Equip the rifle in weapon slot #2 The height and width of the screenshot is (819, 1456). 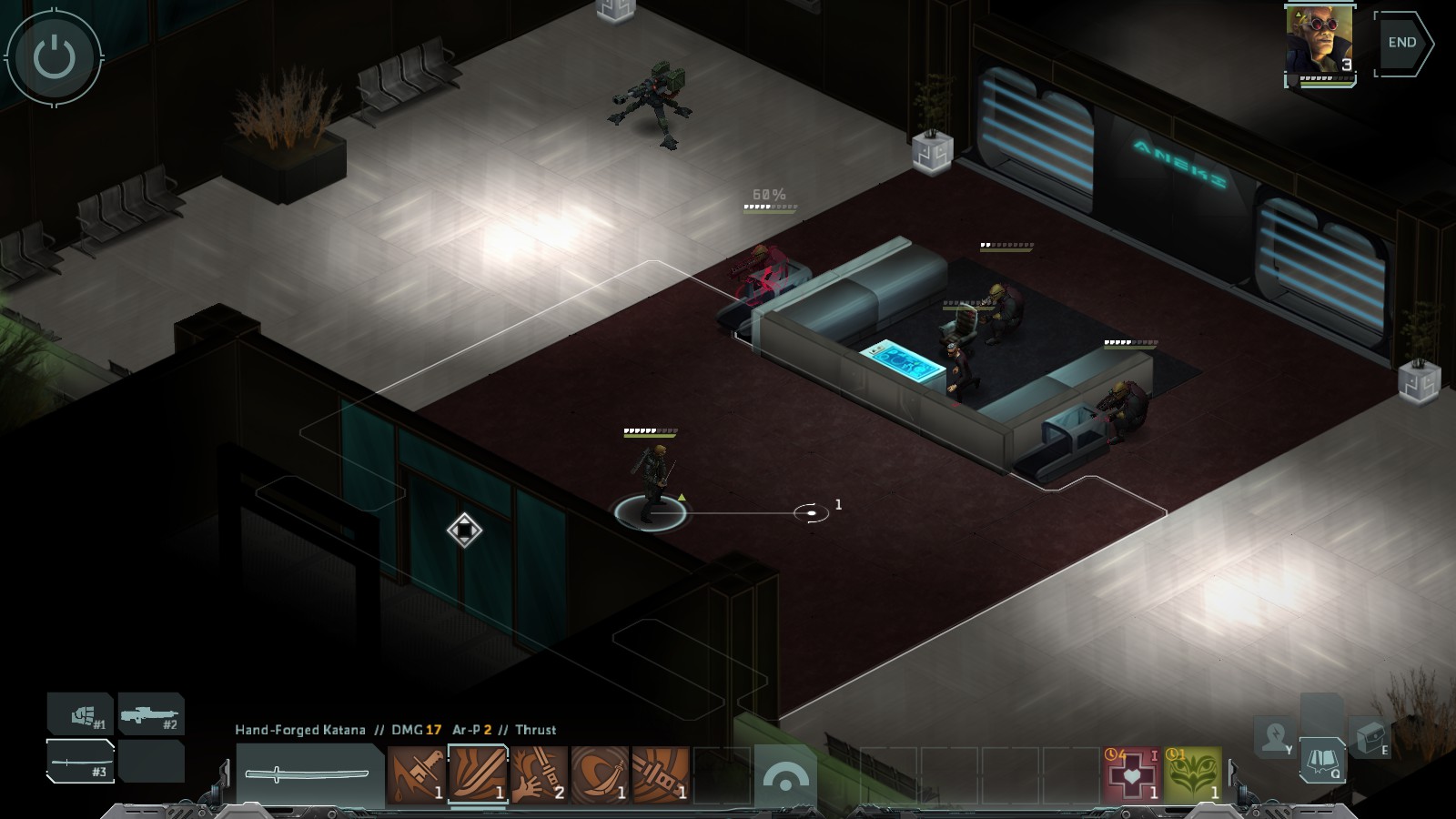coord(151,715)
